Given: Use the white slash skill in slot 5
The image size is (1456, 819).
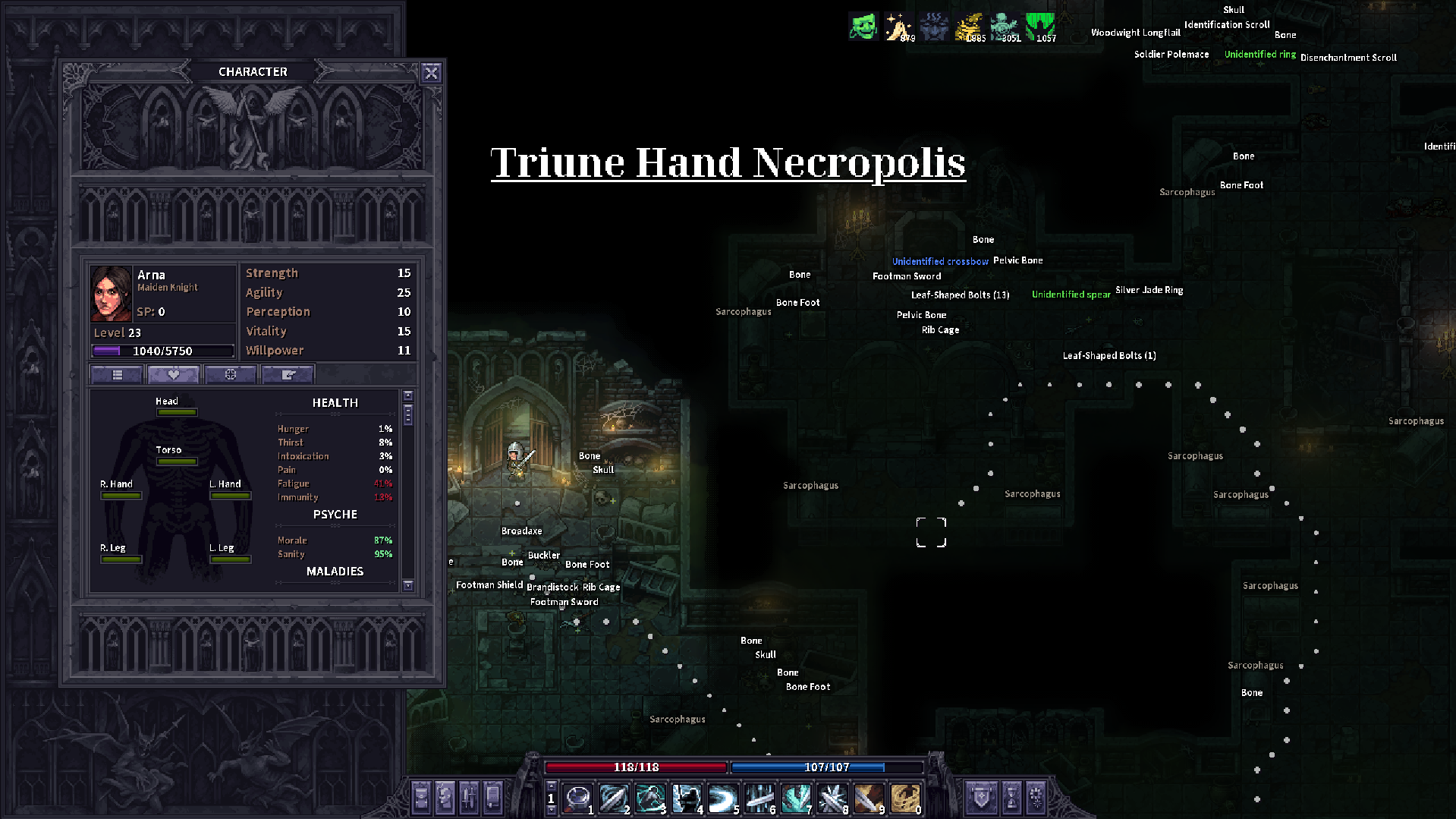Looking at the screenshot, I should pos(722,798).
